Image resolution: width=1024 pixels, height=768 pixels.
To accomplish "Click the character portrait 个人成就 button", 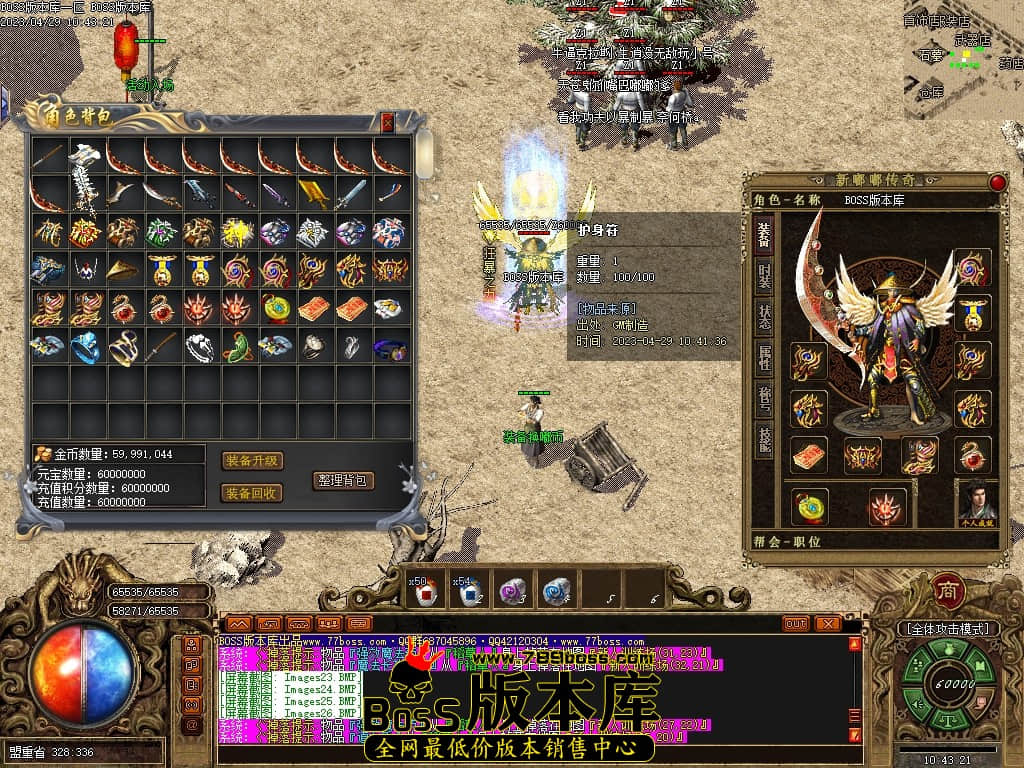I will tap(977, 502).
